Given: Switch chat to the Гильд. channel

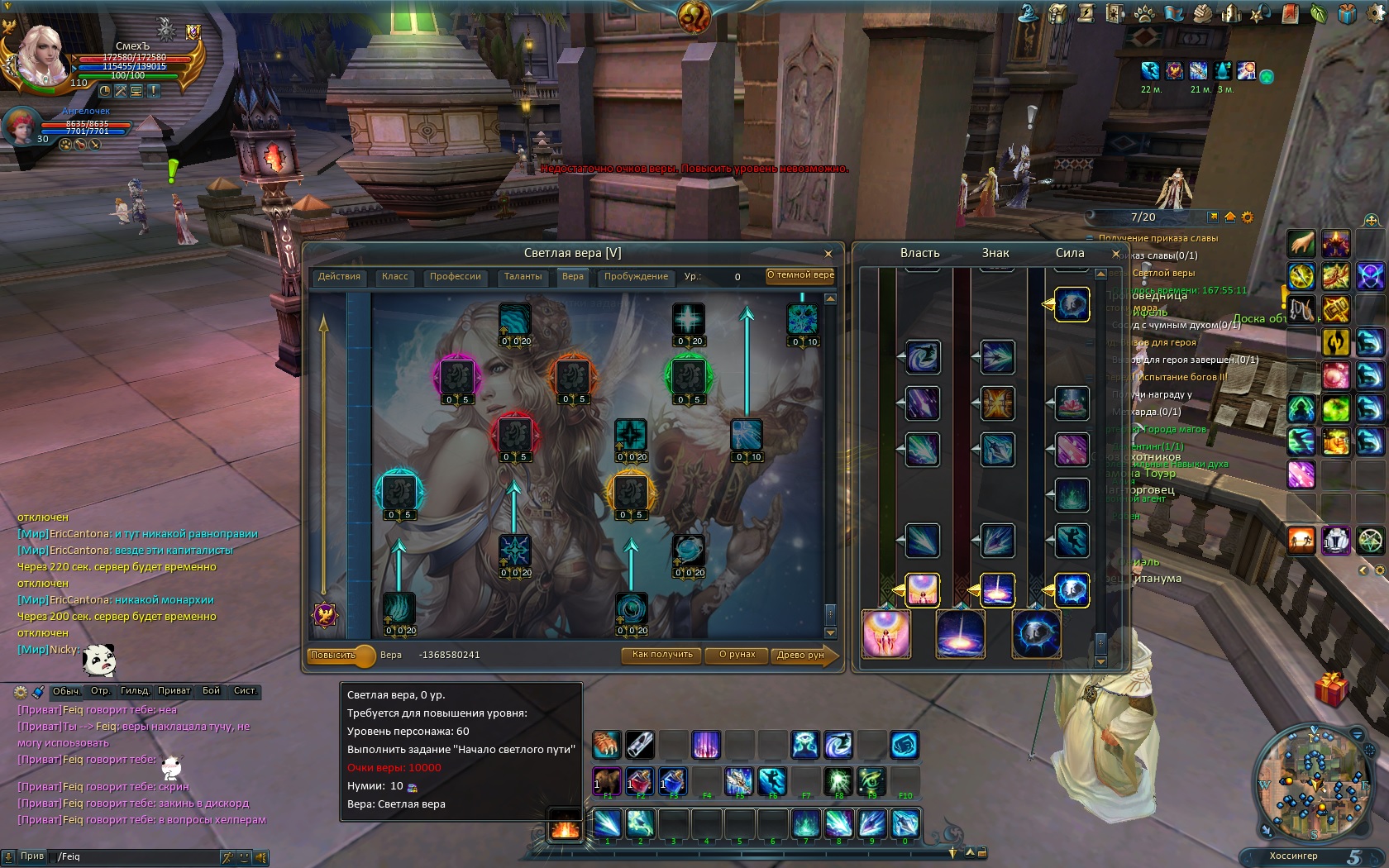Looking at the screenshot, I should 135,691.
